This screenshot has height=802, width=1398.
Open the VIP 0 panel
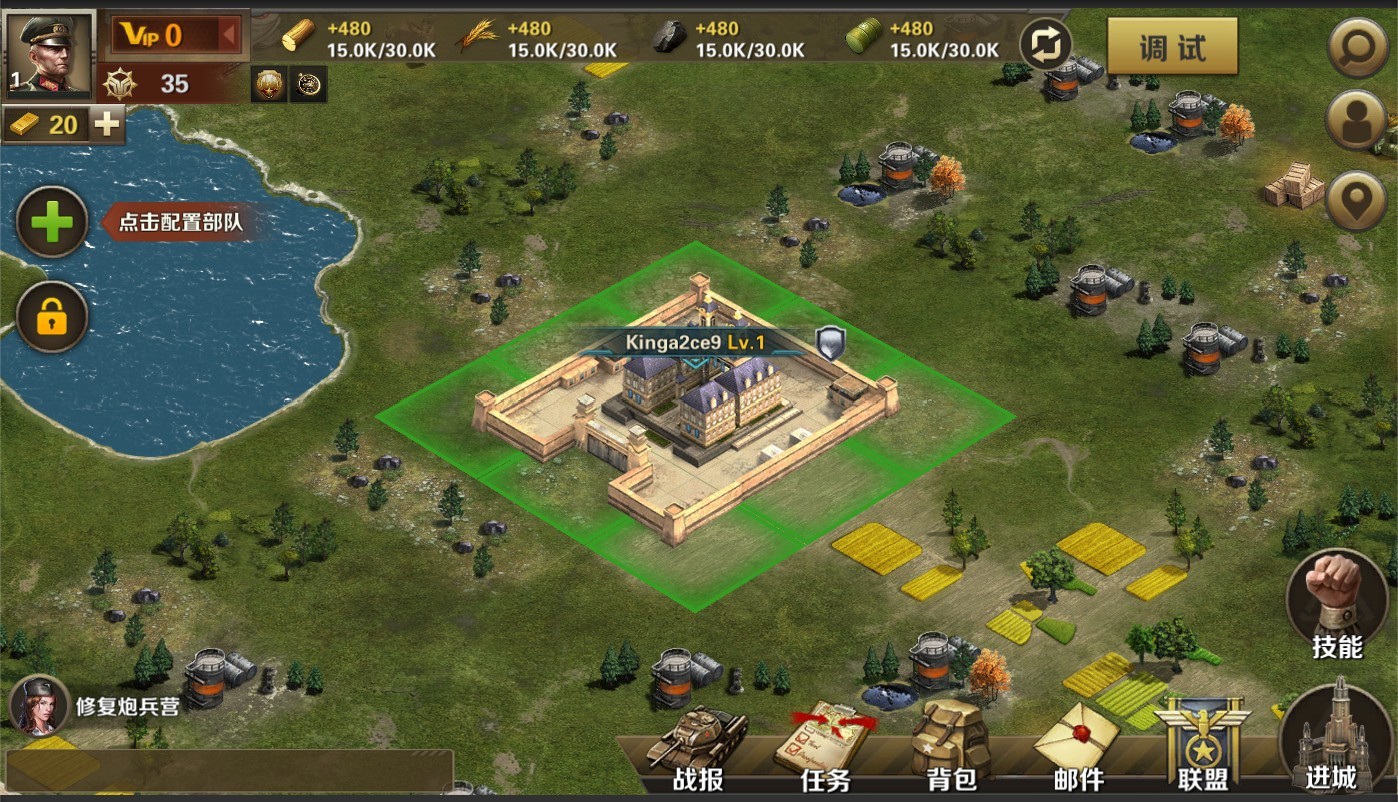174,36
